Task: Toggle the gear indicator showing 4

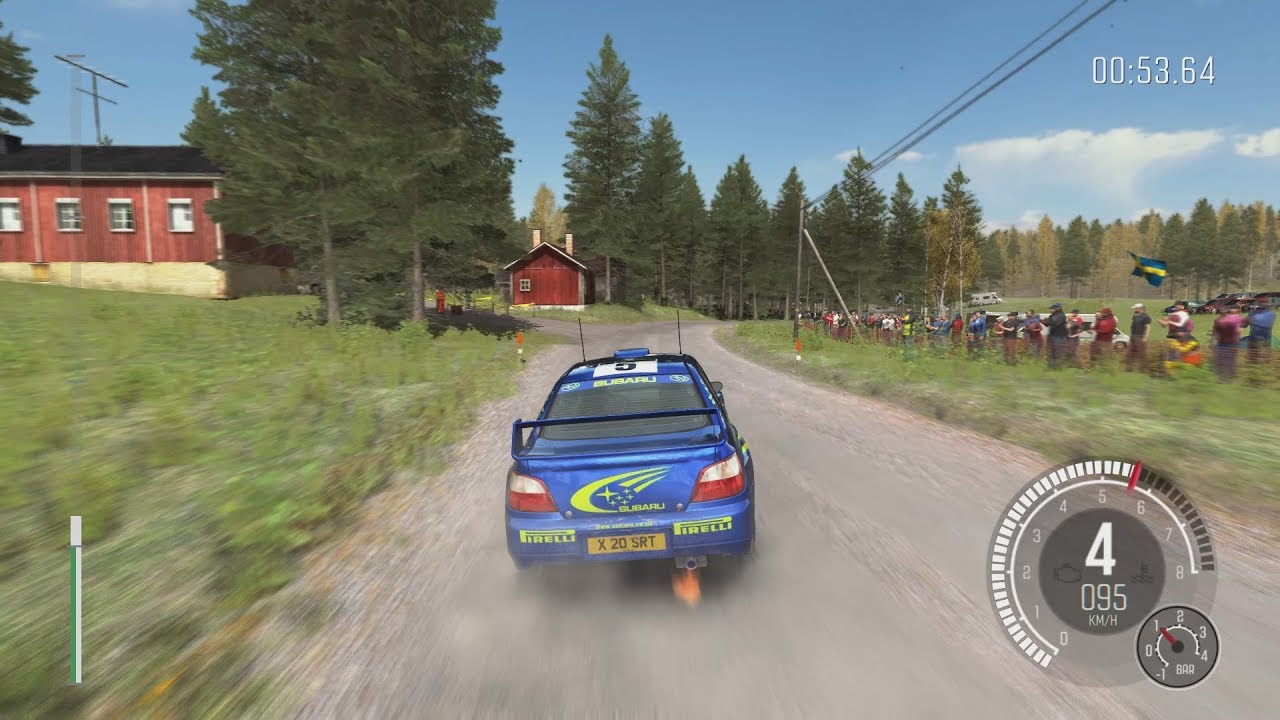Action: [x=1102, y=548]
